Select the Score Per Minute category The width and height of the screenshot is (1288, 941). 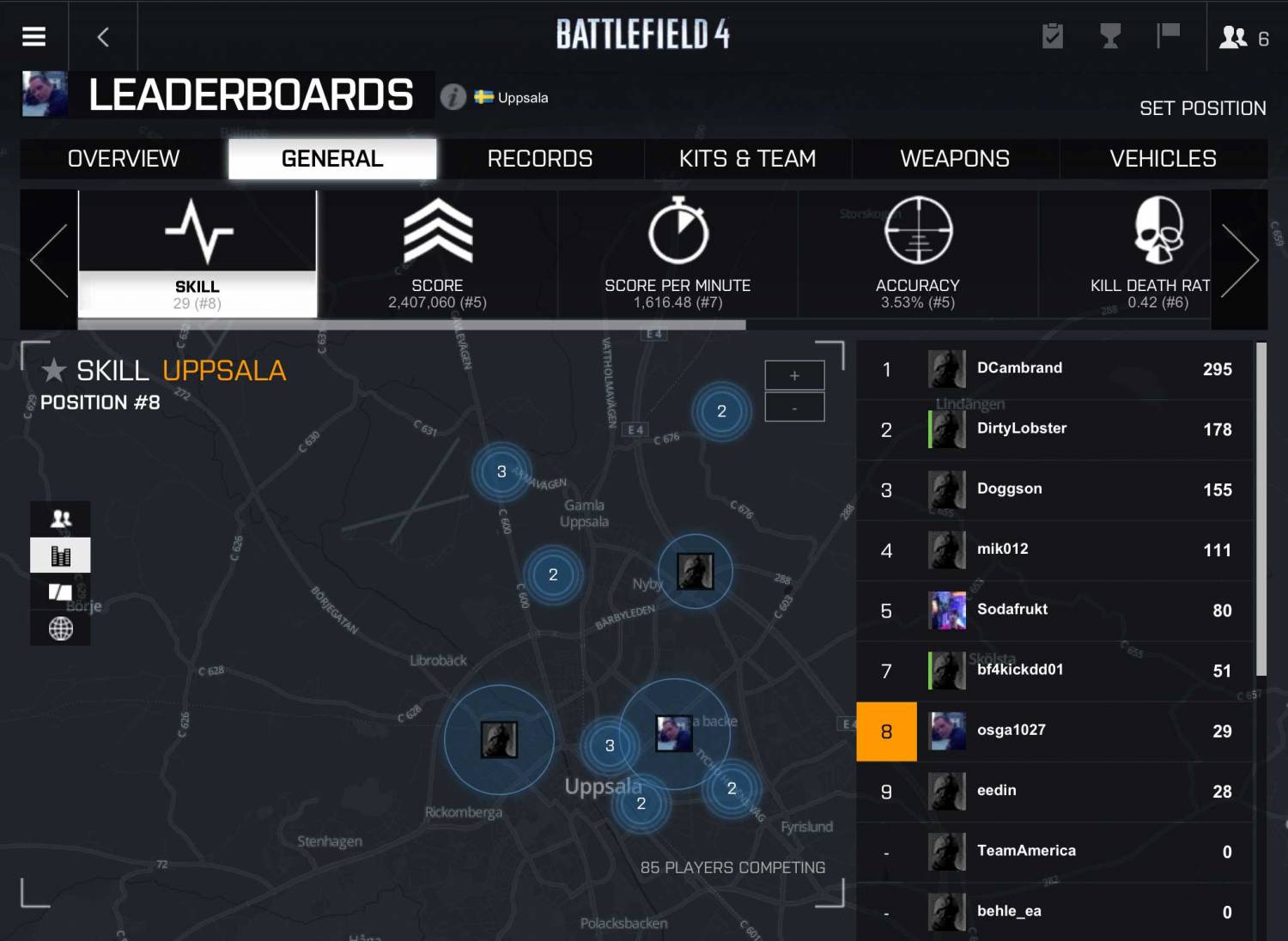[x=677, y=254]
